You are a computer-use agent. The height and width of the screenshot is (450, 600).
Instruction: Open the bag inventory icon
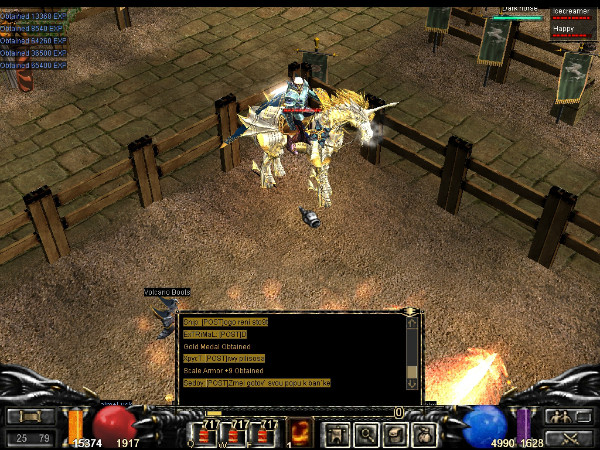click(424, 434)
